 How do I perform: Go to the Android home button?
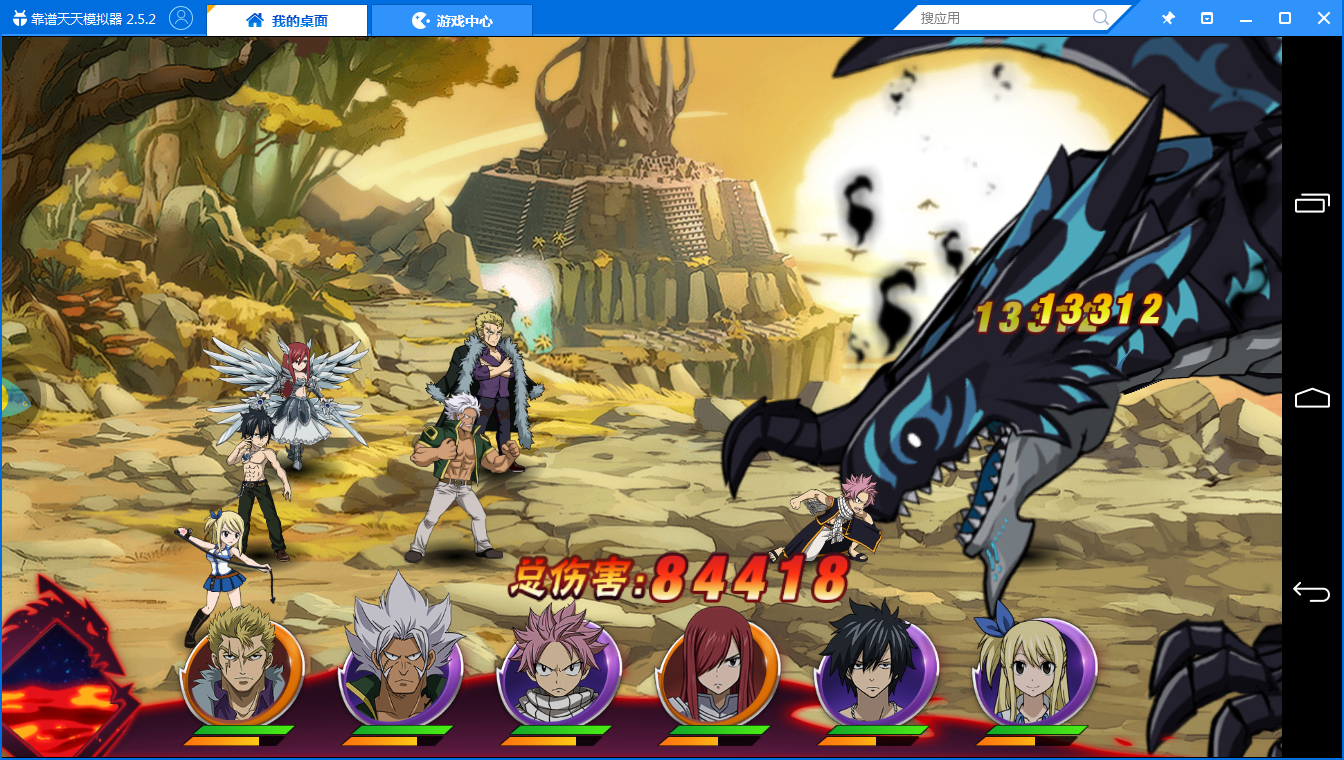pyautogui.click(x=1312, y=398)
